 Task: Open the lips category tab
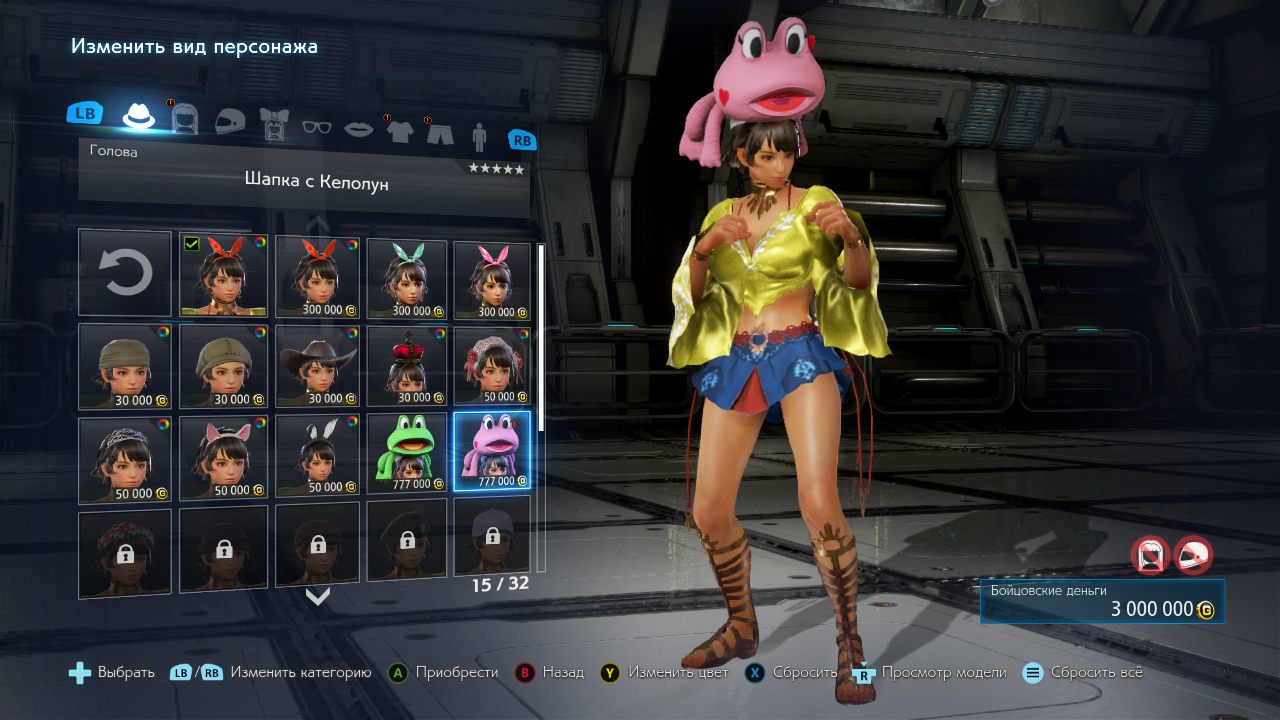pos(359,129)
